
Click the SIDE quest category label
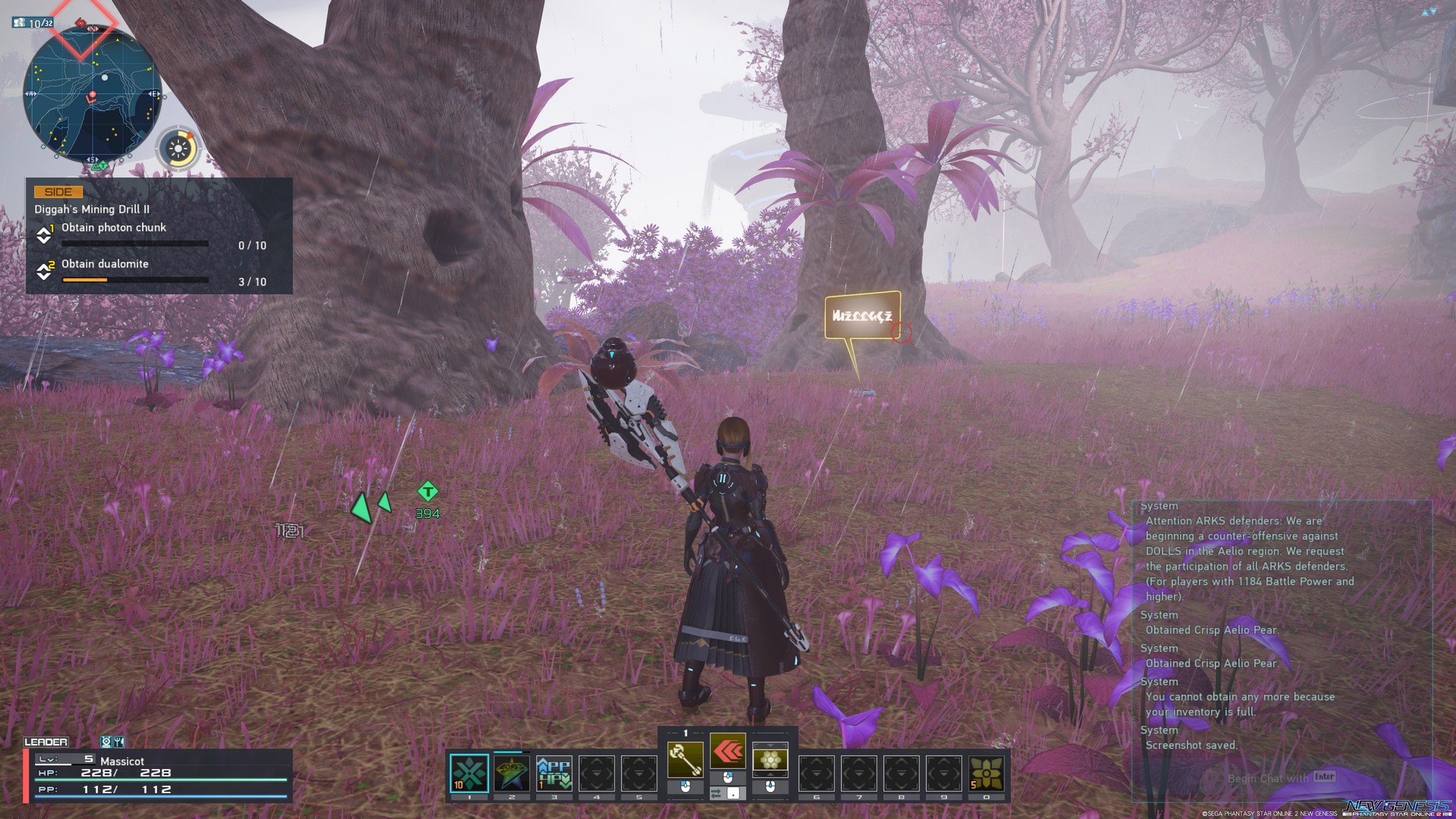point(59,191)
